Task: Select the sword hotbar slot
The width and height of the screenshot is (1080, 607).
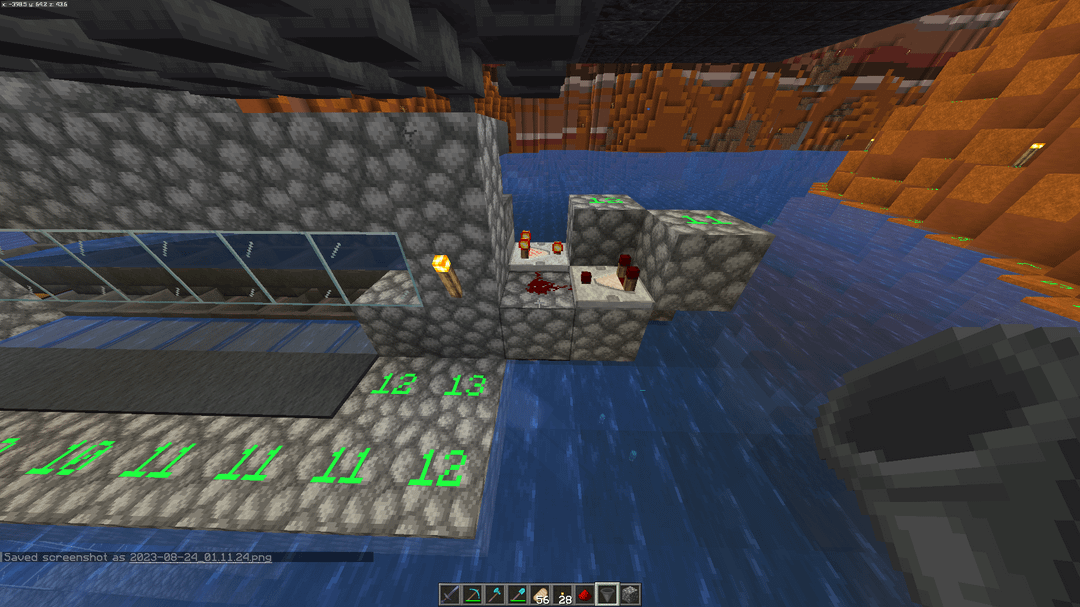Action: click(x=452, y=595)
